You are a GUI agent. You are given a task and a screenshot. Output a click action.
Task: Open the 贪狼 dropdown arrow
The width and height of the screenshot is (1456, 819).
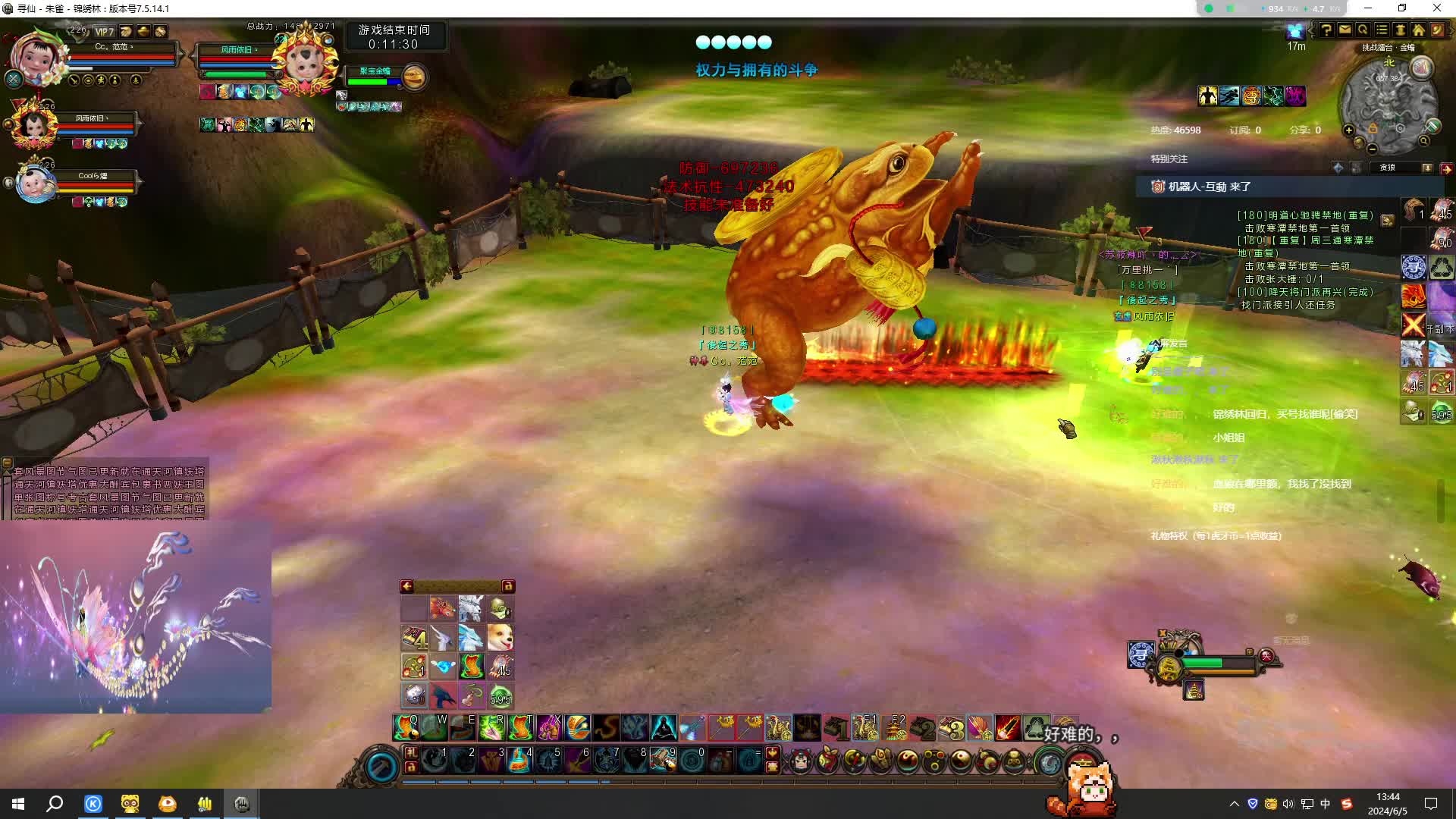1426,168
